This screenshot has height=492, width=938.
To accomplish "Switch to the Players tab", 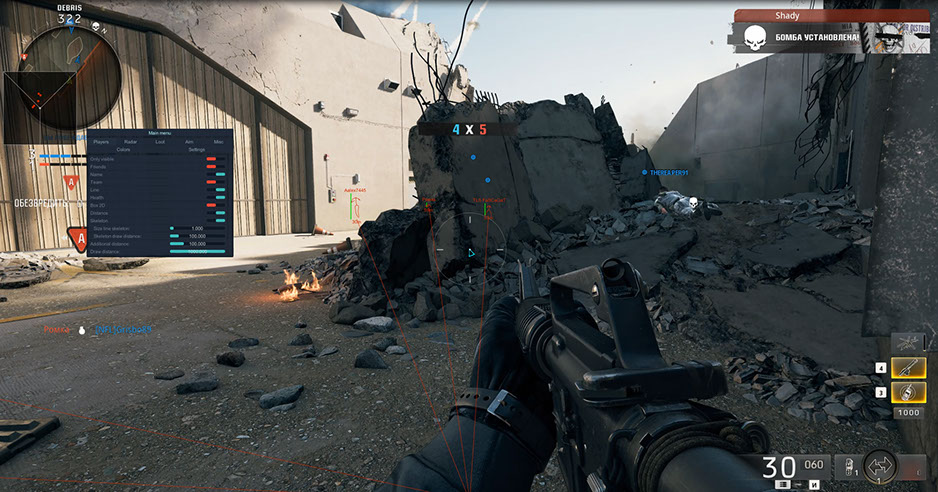I will 101,142.
